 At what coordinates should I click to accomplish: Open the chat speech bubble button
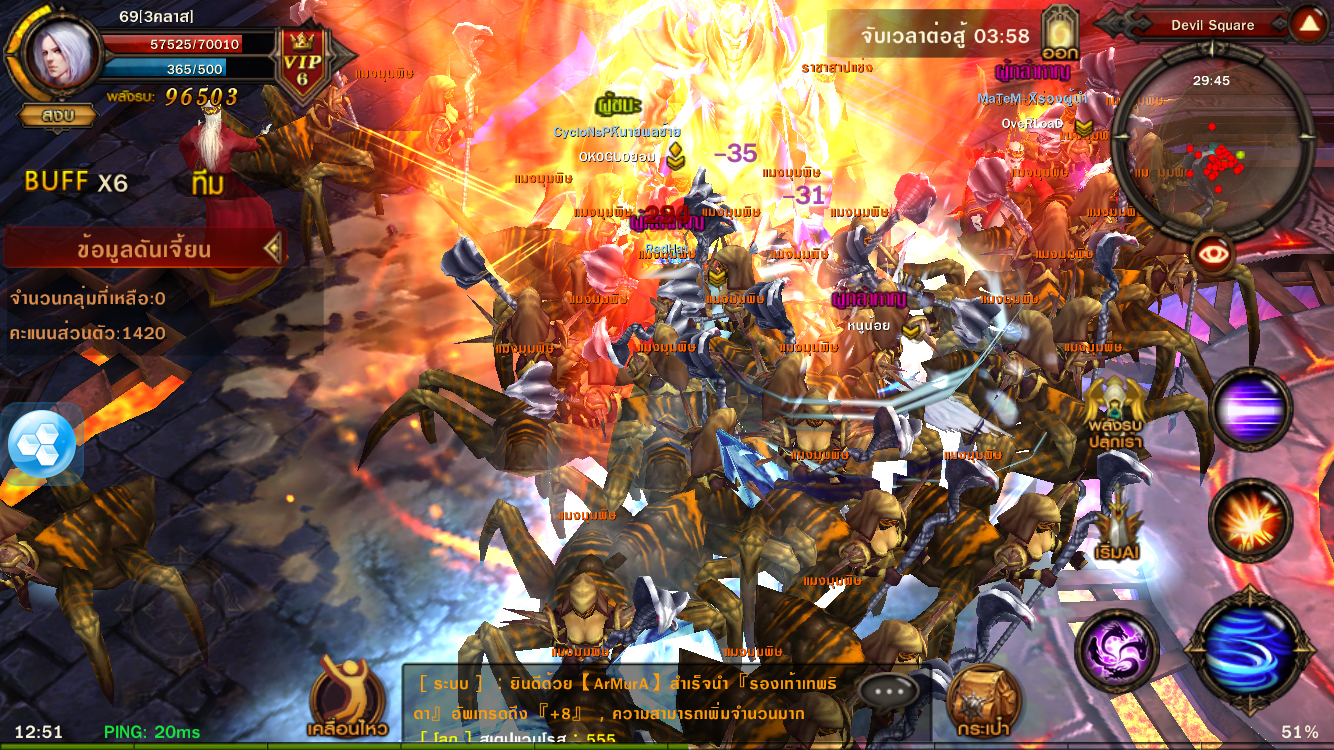(887, 690)
